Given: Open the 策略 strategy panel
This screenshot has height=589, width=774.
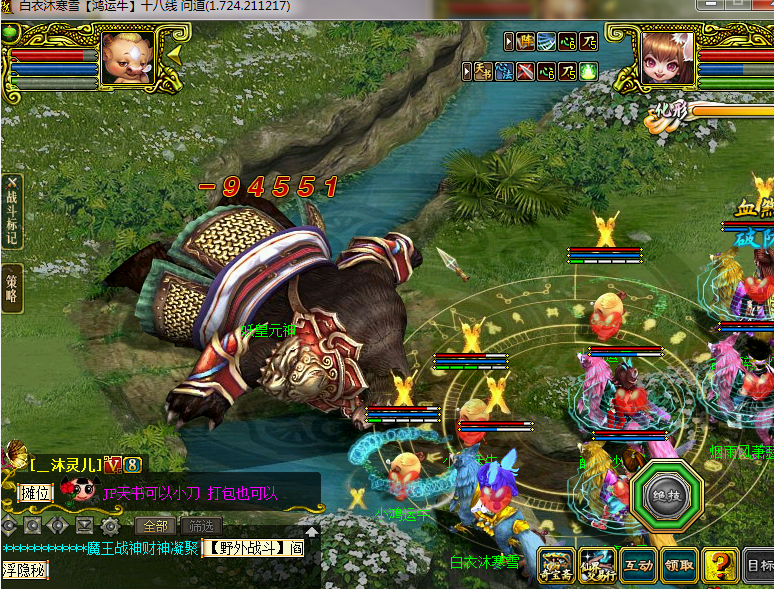Looking at the screenshot, I should (12, 284).
